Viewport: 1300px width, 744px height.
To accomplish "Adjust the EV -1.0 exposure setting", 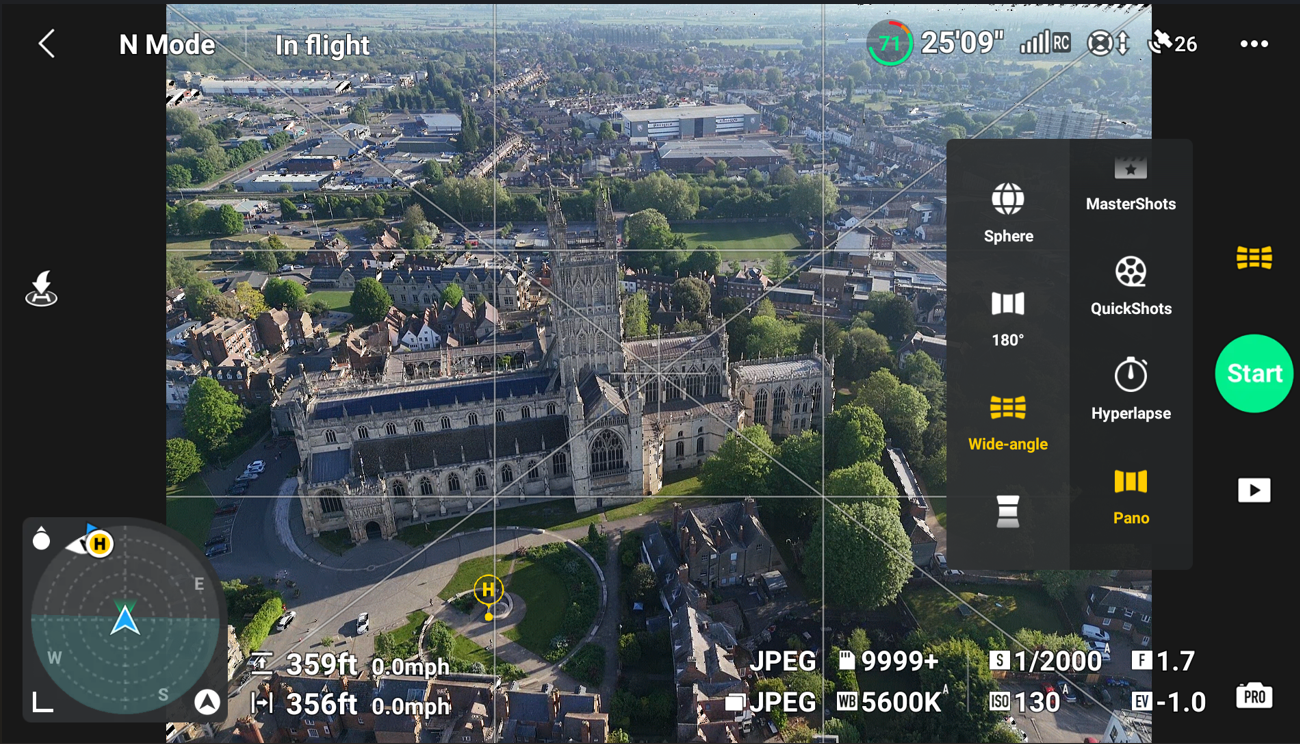I will [x=1169, y=702].
